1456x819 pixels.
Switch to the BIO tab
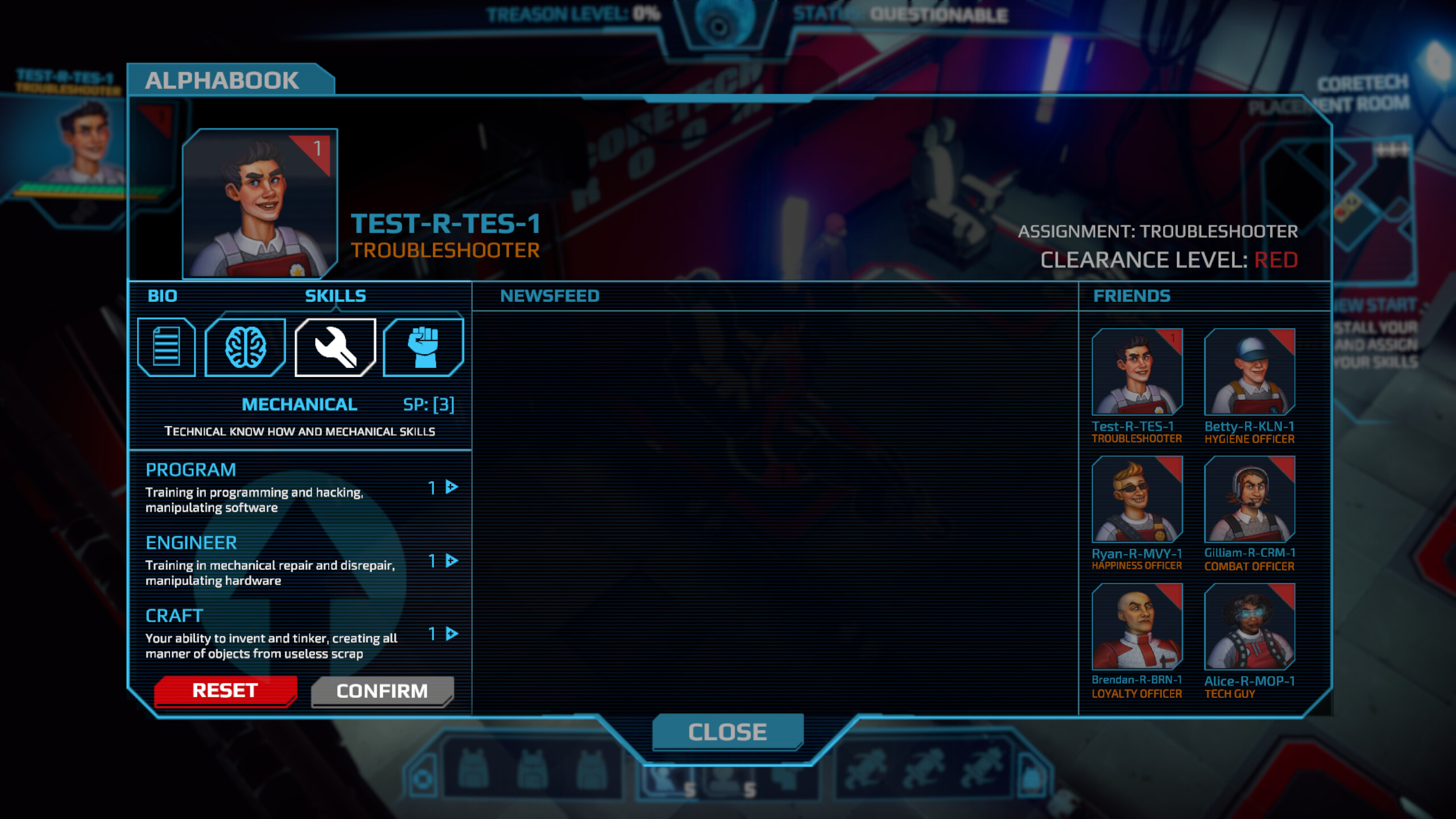click(x=162, y=296)
